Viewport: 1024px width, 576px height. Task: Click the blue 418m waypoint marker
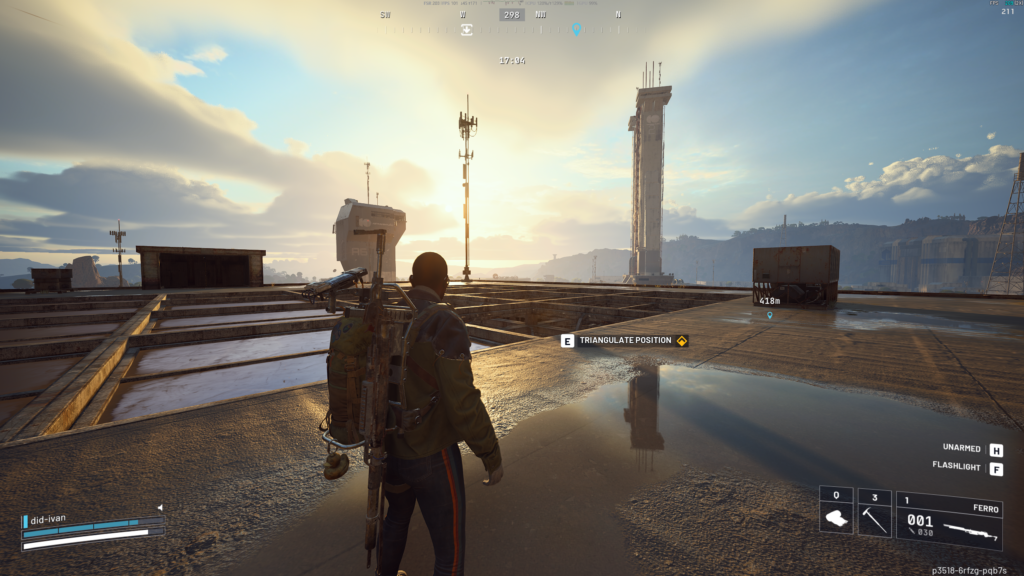769,315
